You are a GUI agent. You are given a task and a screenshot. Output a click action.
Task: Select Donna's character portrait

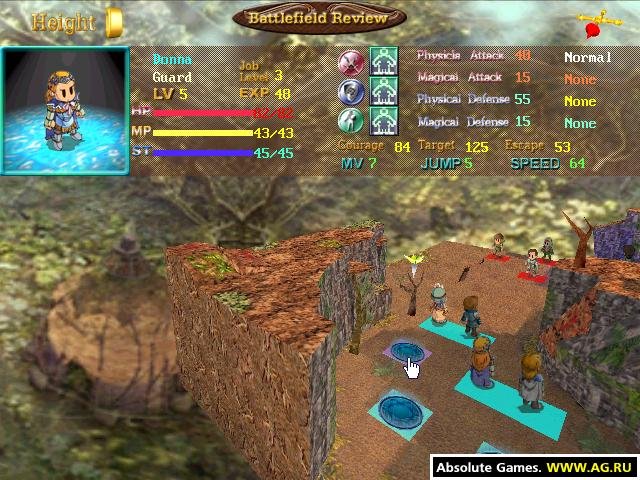[x=65, y=110]
